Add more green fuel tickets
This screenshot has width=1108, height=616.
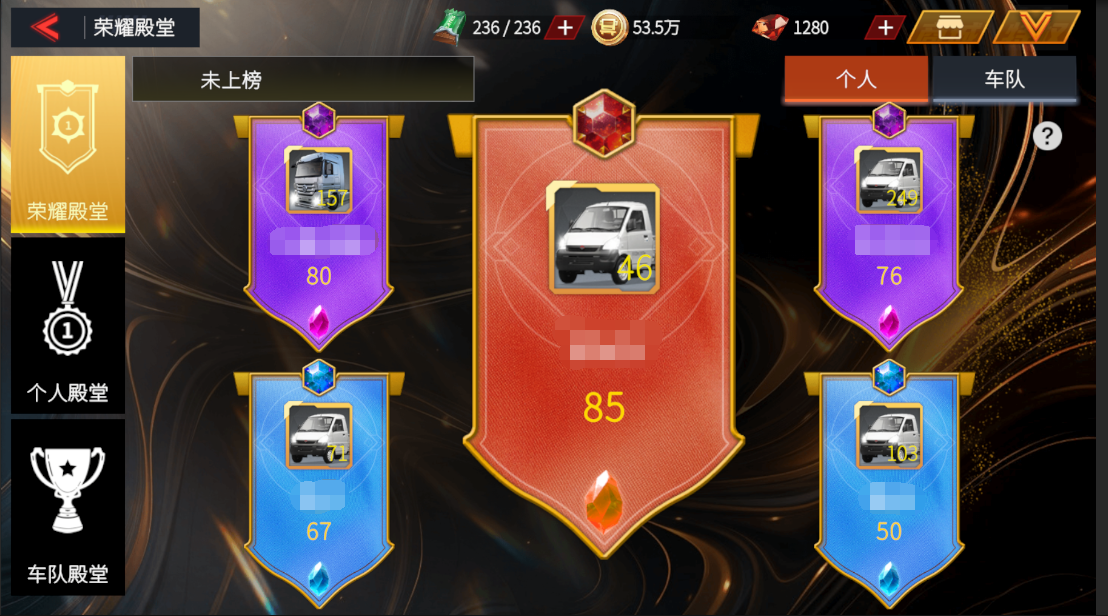tap(565, 27)
